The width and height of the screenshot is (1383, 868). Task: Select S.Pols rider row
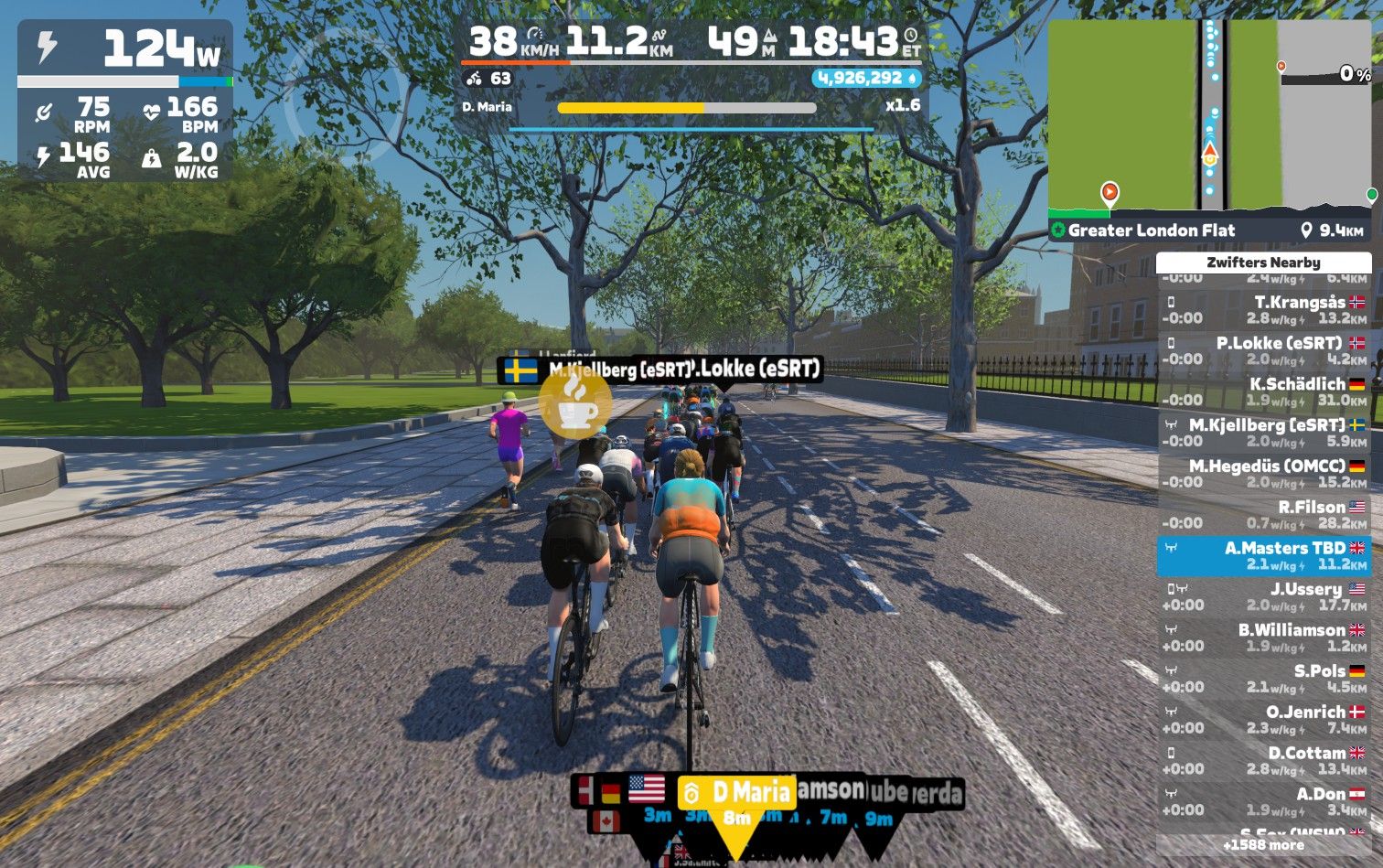click(1264, 679)
